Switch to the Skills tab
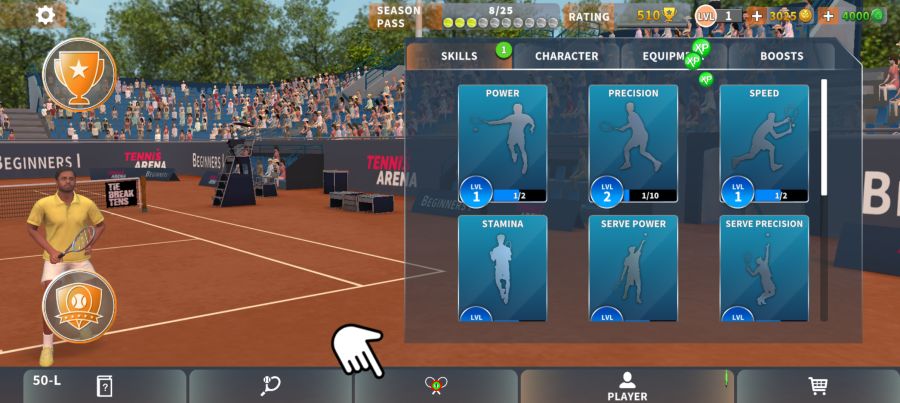 point(459,56)
